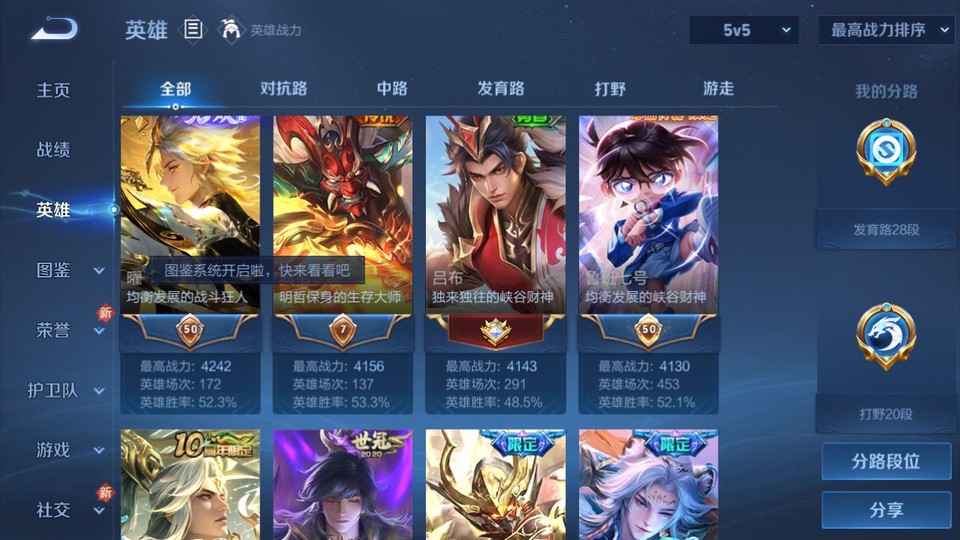Viewport: 960px width, 540px height.
Task: Switch to the 对抗路 tab
Action: click(283, 89)
